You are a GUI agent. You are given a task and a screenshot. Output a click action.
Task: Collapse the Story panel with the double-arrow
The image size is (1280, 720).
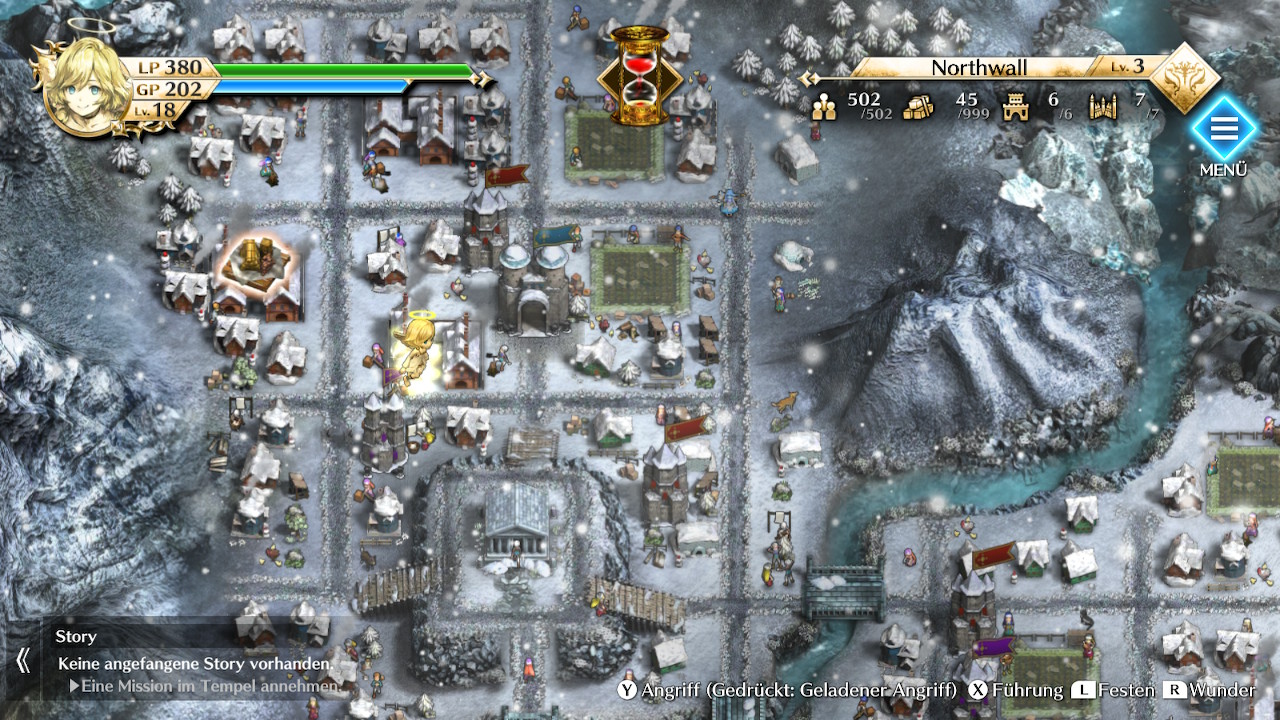(x=22, y=660)
